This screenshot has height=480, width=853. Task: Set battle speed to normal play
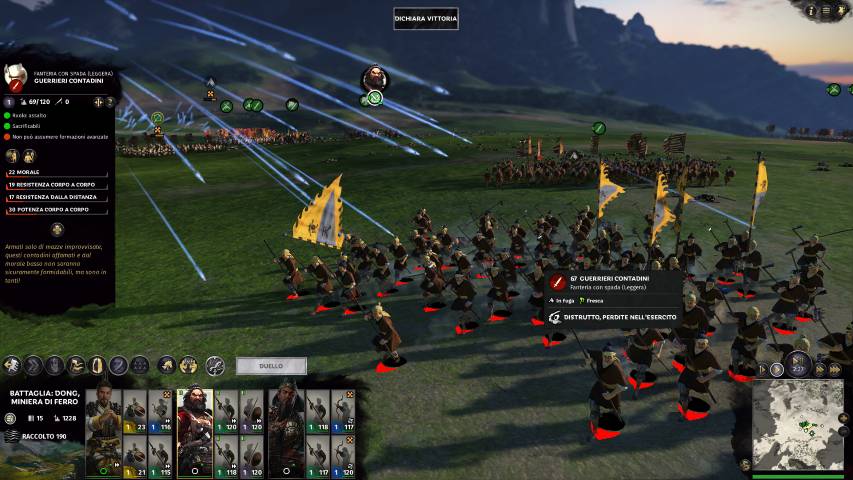coord(777,369)
